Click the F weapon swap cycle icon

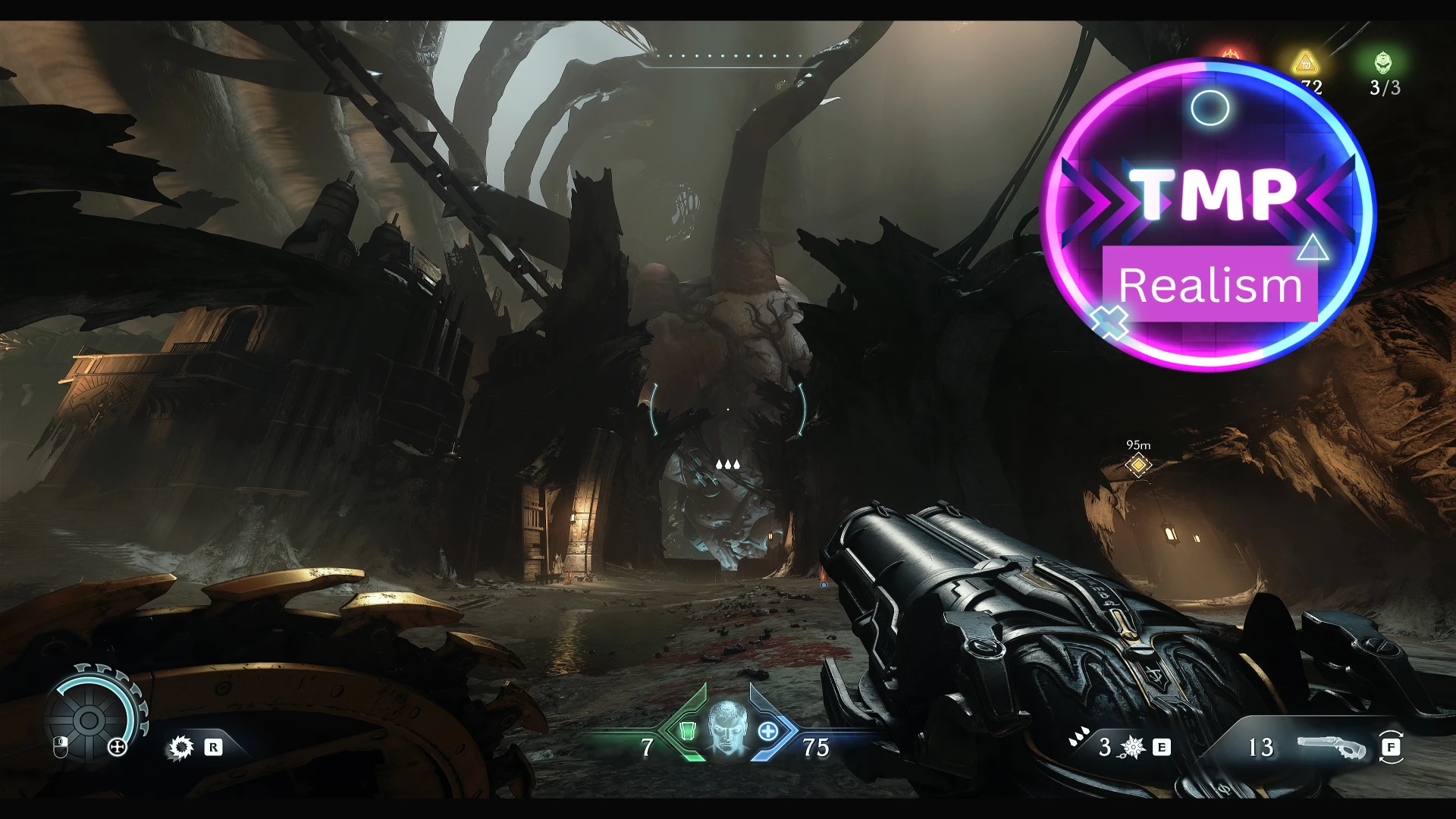[x=1392, y=748]
